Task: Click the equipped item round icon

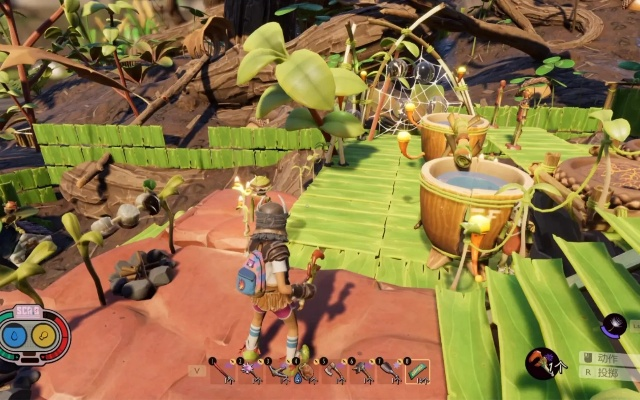Action: pyautogui.click(x=542, y=363)
